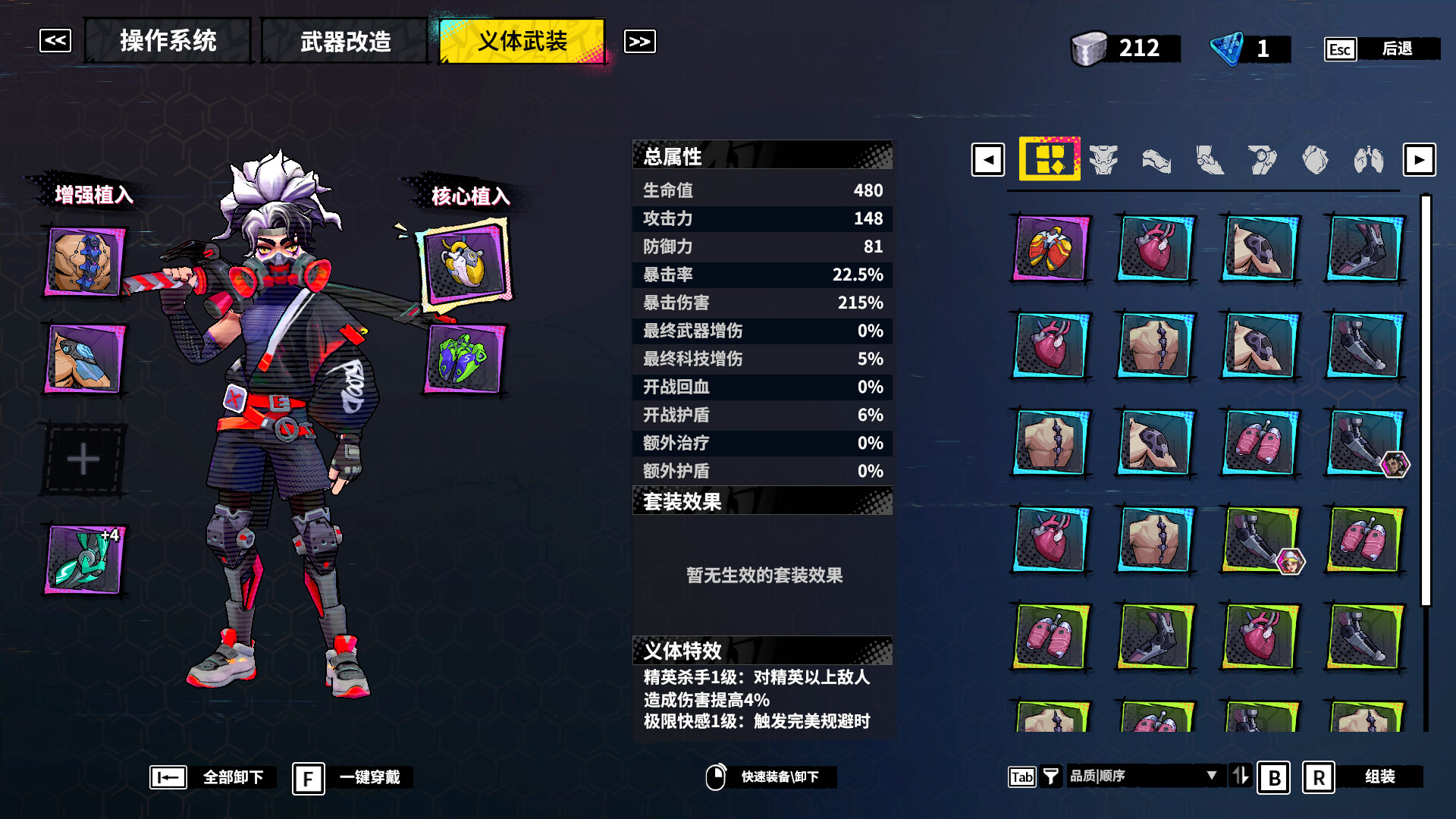
Task: Toggle the Tab filter shortcut button
Action: click(x=1022, y=777)
